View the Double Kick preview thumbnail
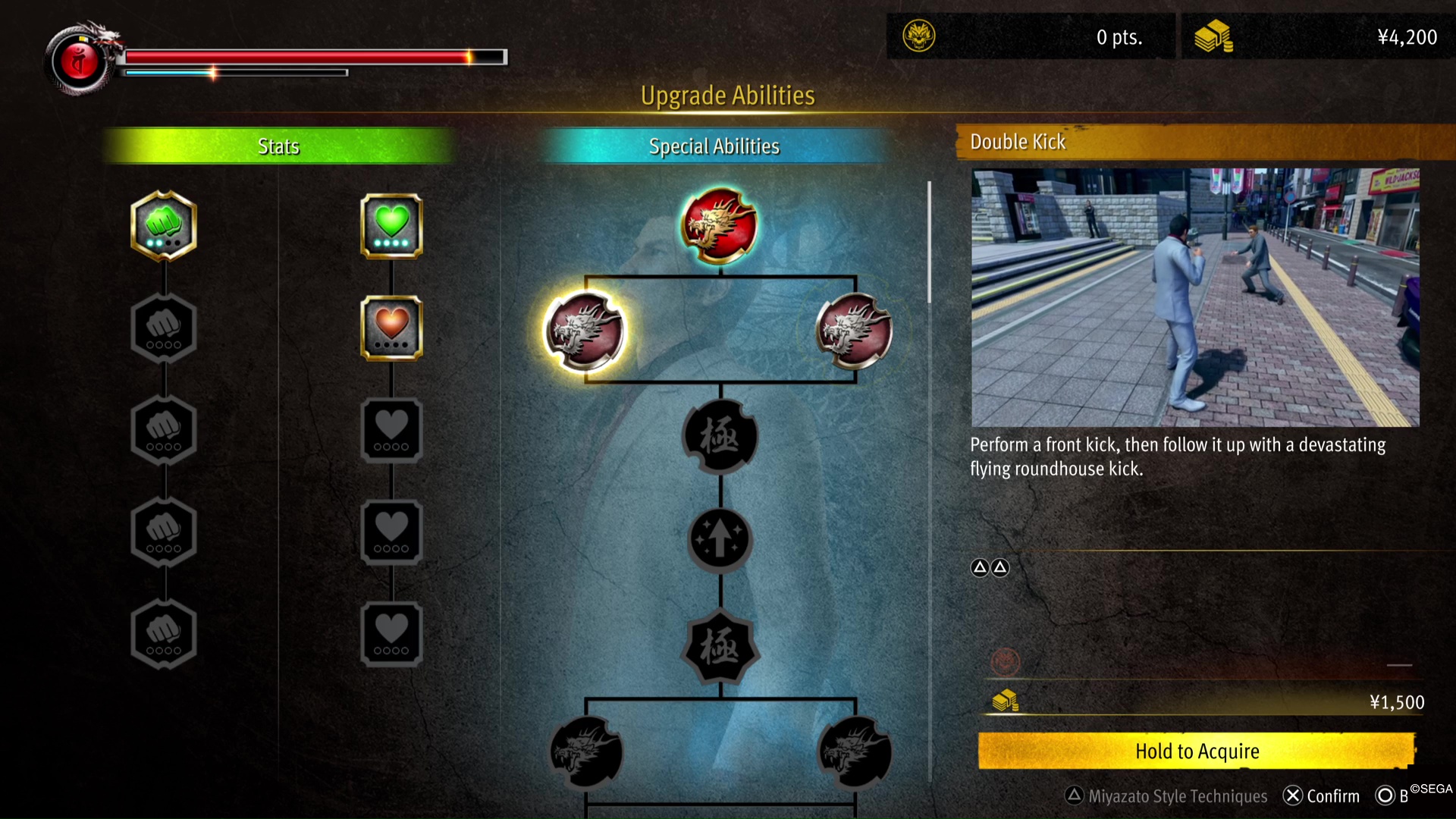Viewport: 1456px width, 819px height. [x=1195, y=297]
